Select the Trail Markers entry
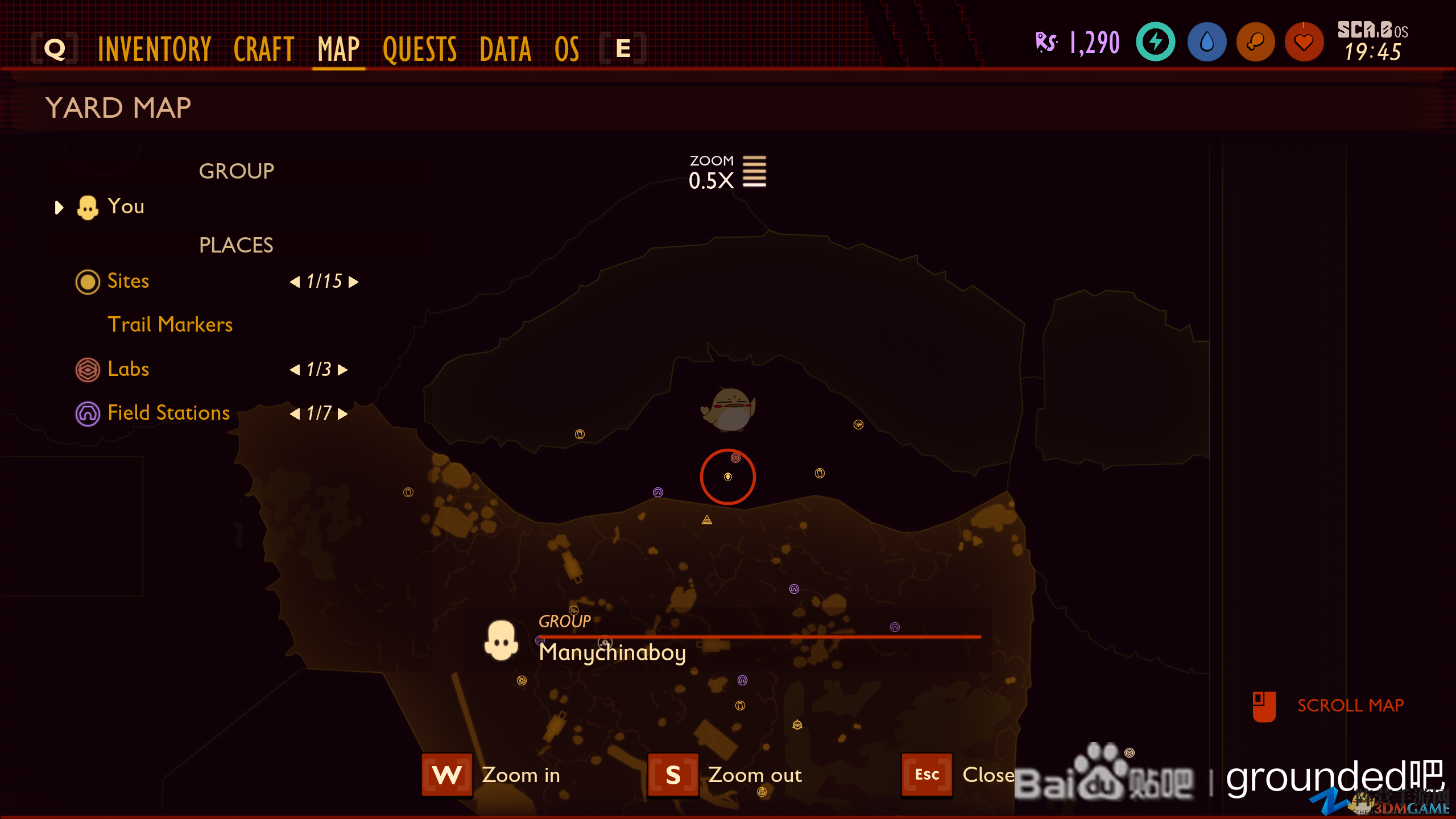 (170, 325)
